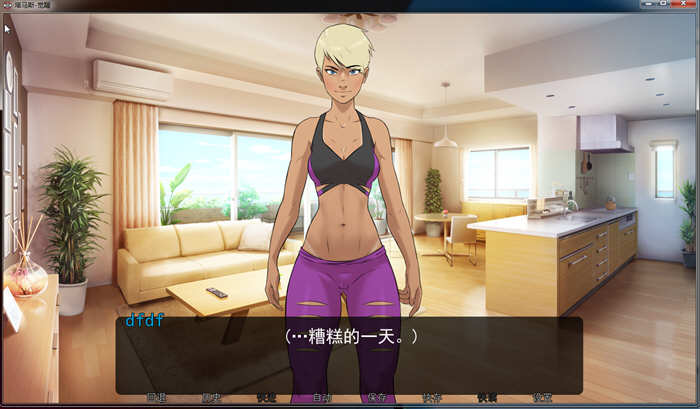700x409 pixels.
Task: Open the 设置 settings menu
Action: pyautogui.click(x=541, y=398)
